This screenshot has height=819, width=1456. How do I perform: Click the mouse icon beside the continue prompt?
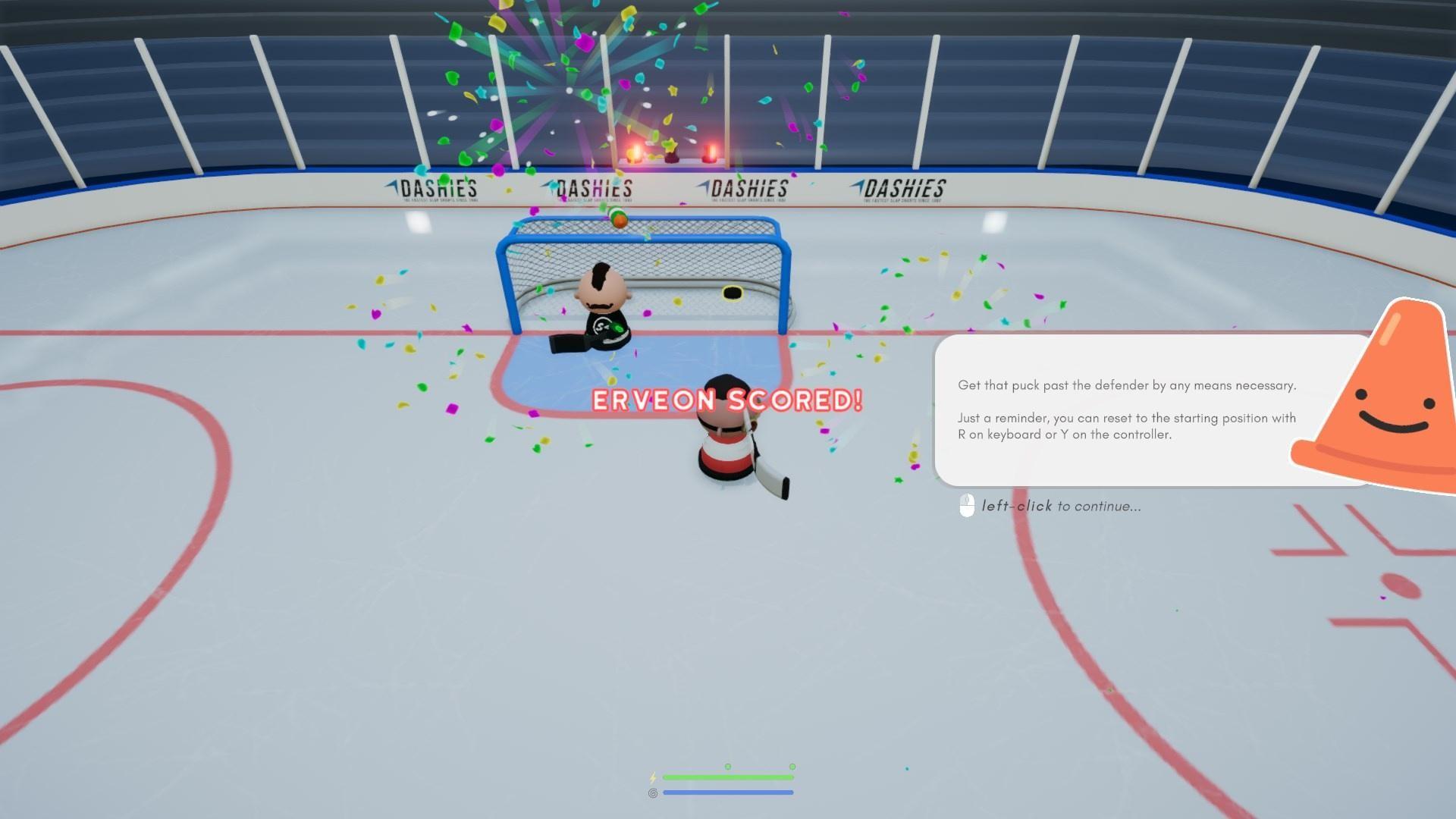coord(966,506)
